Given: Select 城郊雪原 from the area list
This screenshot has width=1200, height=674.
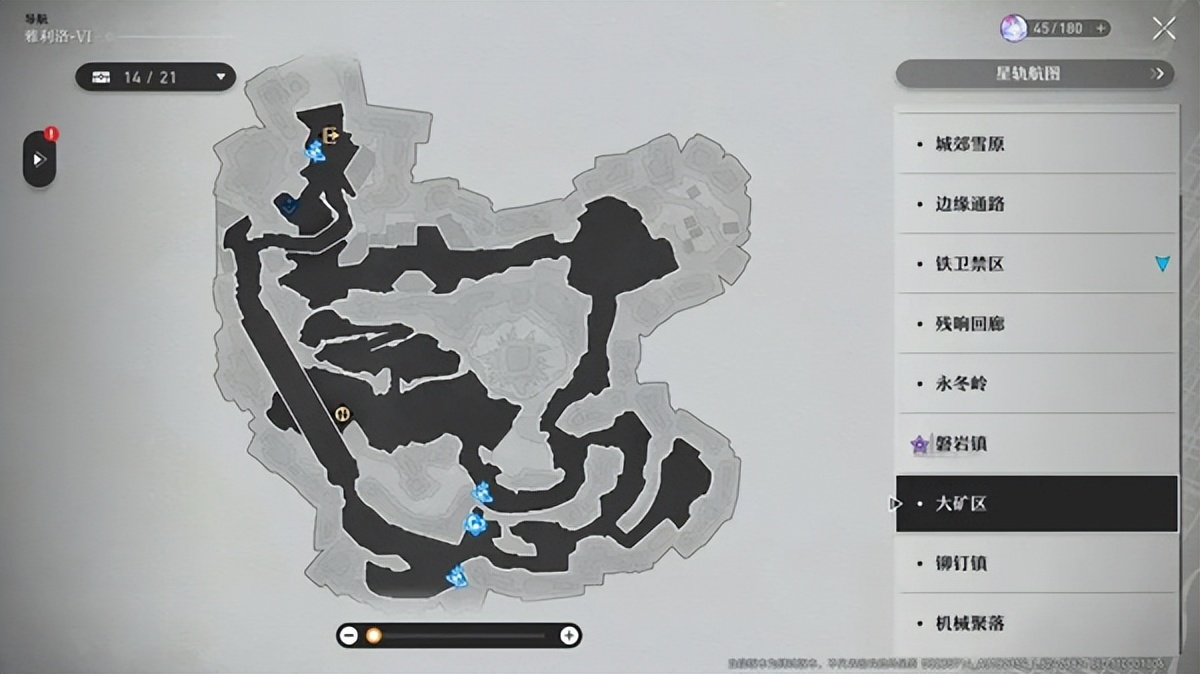Looking at the screenshot, I should click(1036, 144).
